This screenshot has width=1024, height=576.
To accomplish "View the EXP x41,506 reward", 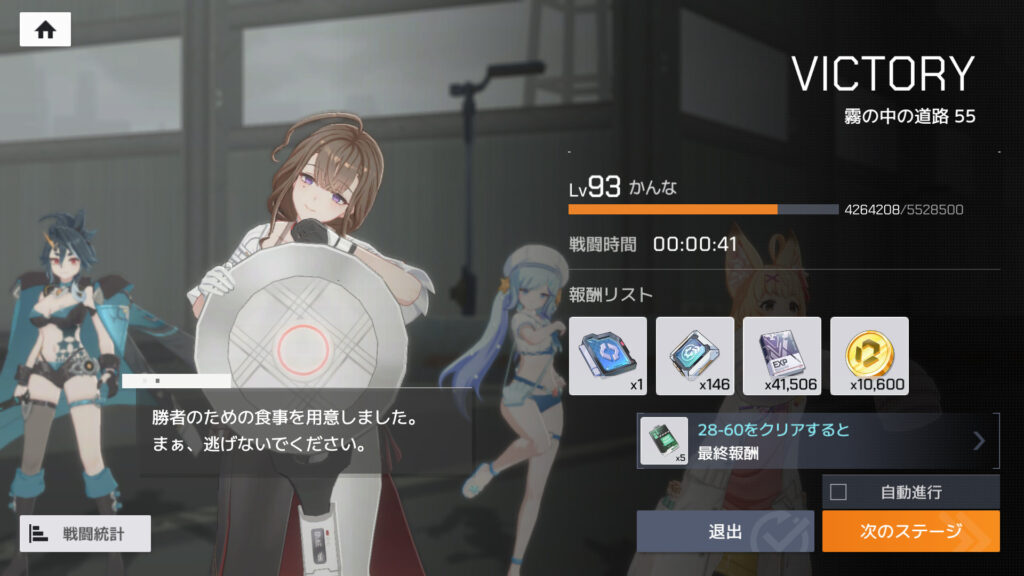I will (782, 356).
